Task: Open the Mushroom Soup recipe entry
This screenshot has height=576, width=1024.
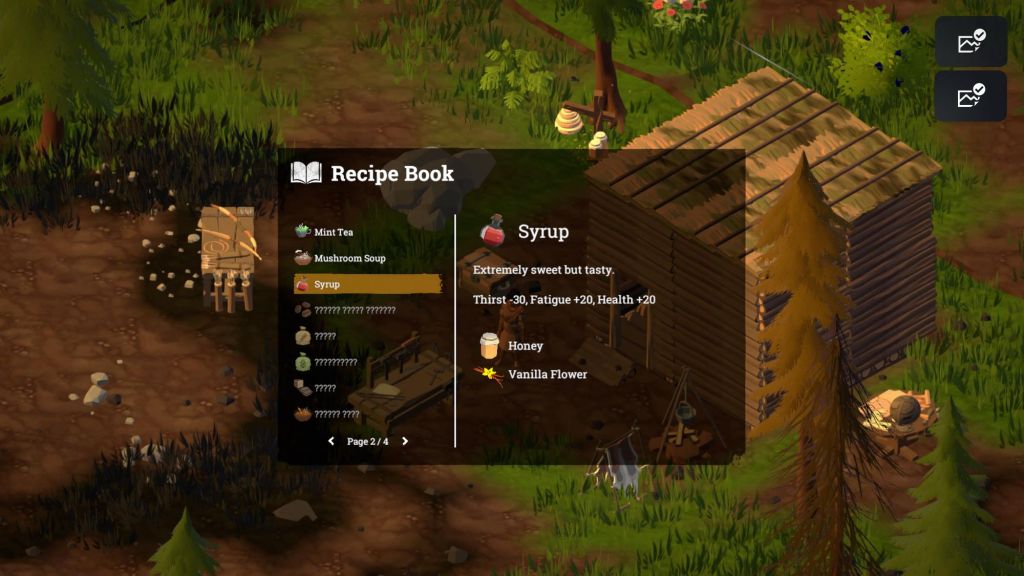Action: tap(349, 258)
